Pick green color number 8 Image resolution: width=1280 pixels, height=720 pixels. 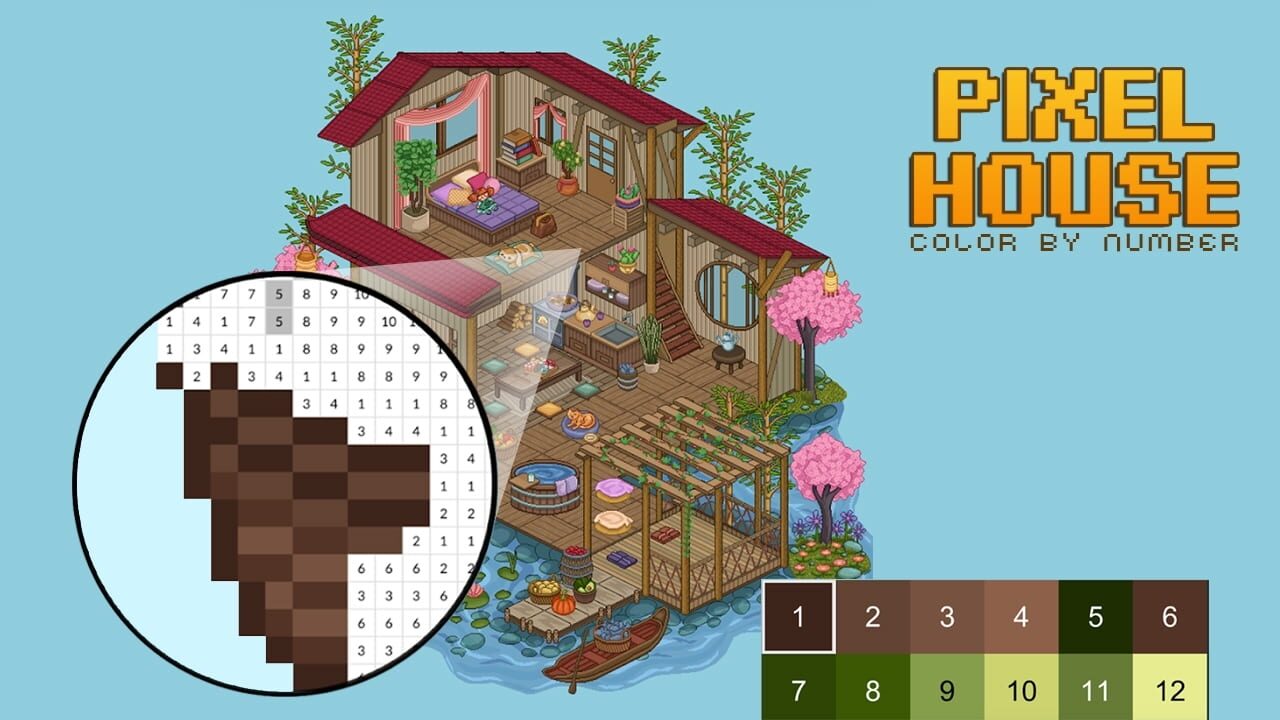873,690
